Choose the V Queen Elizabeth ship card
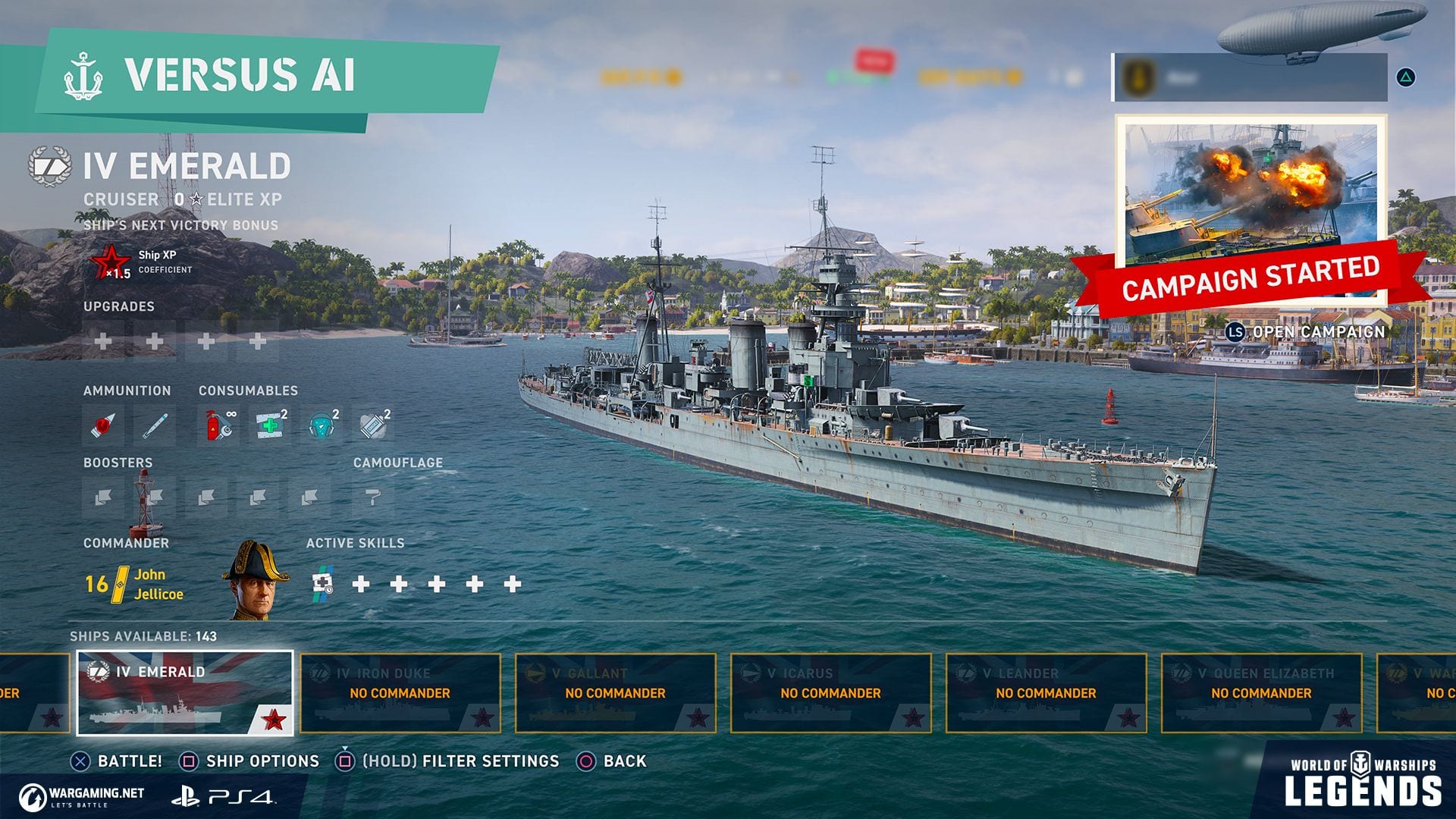 1262,693
